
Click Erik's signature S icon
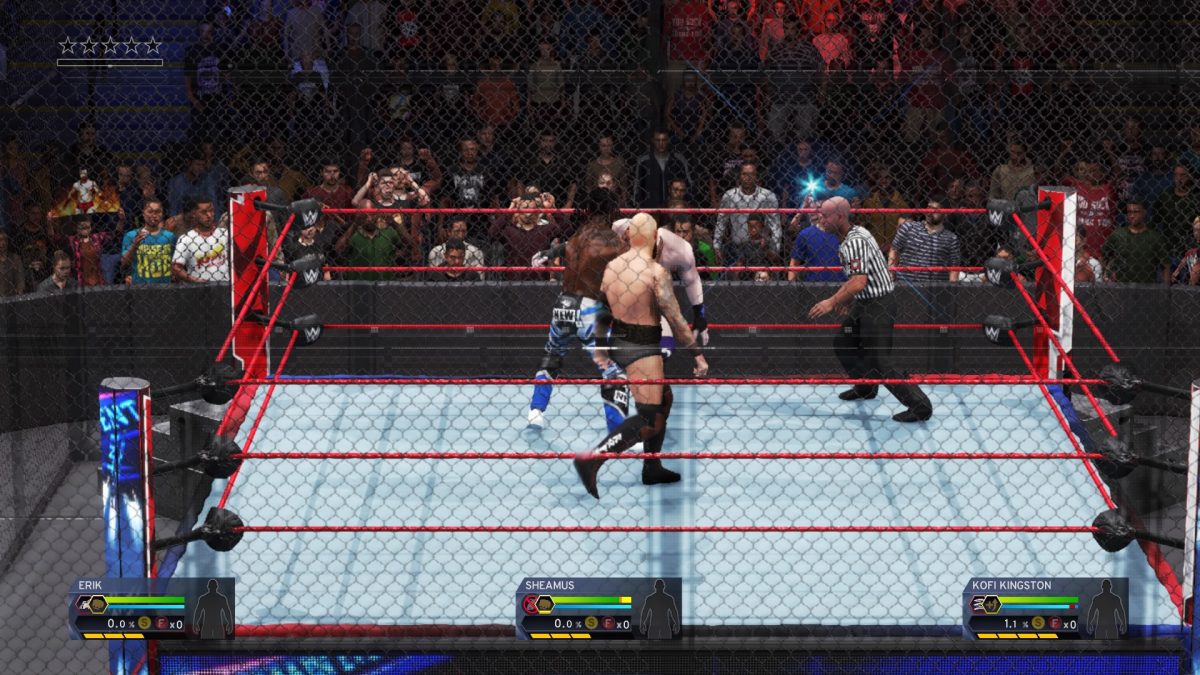pos(144,624)
